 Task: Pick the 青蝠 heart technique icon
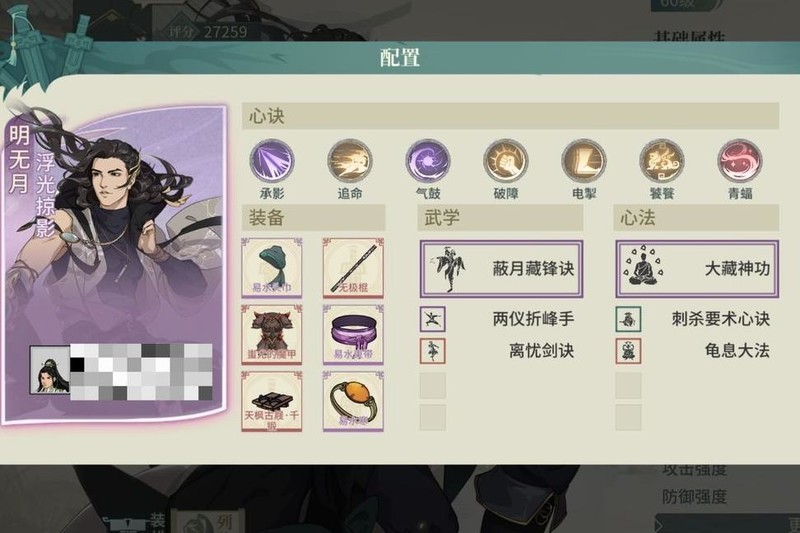(739, 160)
